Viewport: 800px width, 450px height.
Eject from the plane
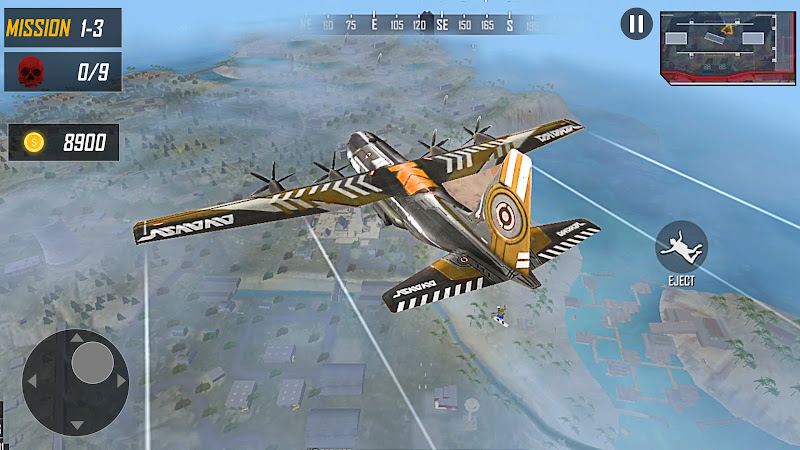681,246
